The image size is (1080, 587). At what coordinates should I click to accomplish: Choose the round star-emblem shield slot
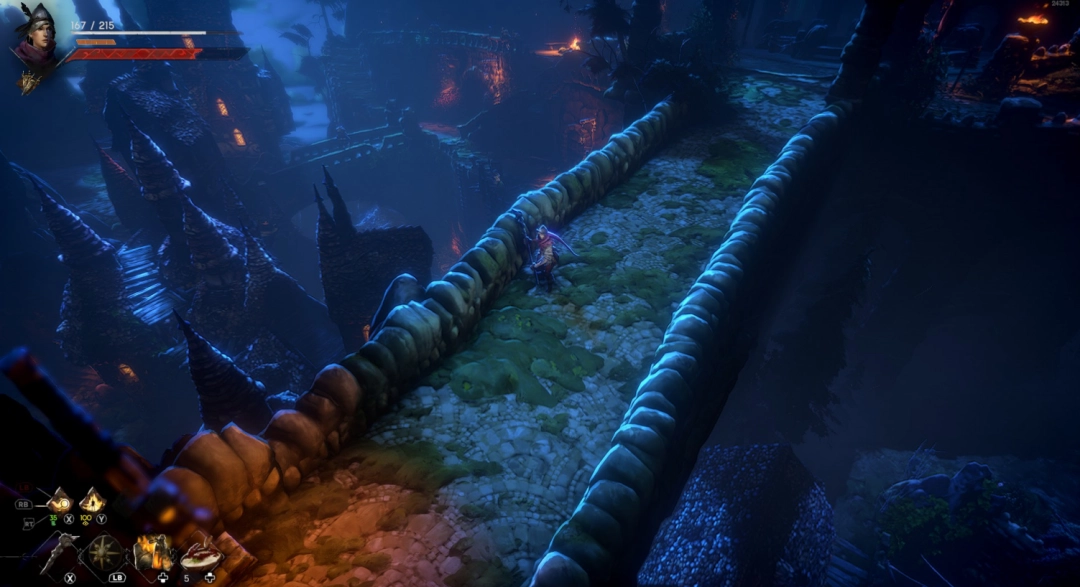coord(105,552)
